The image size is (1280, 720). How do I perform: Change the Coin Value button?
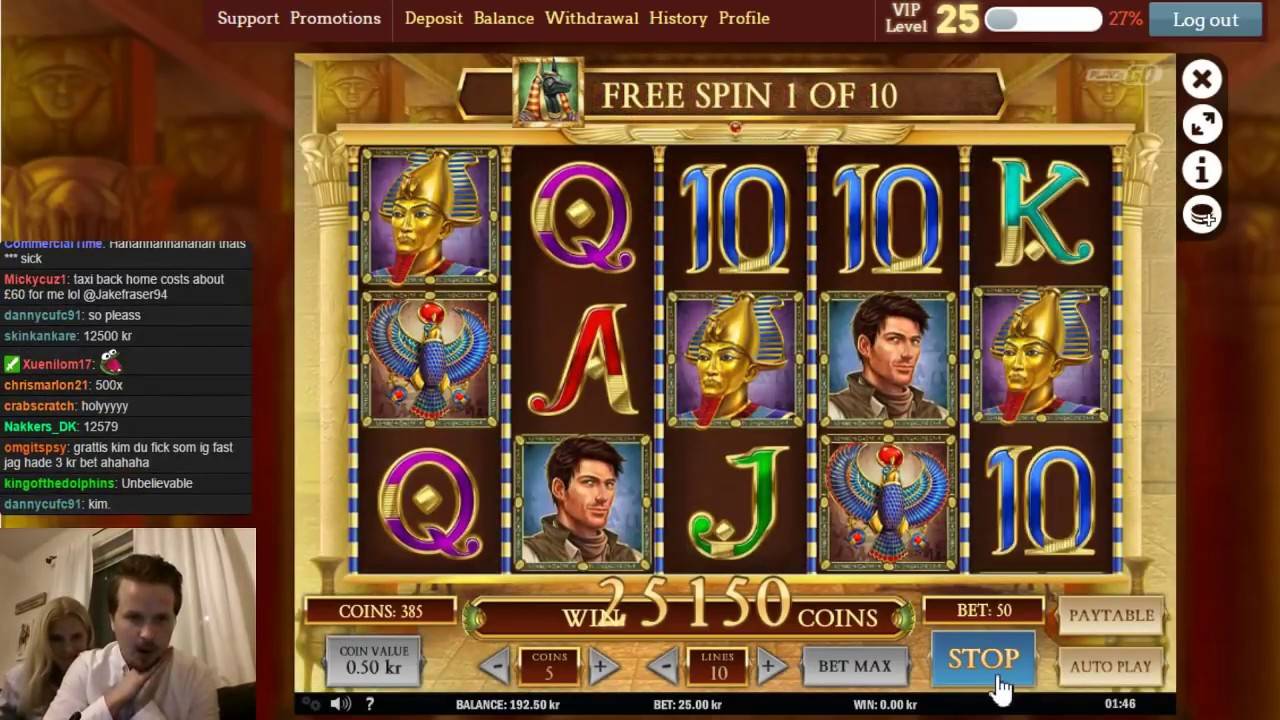tap(373, 660)
